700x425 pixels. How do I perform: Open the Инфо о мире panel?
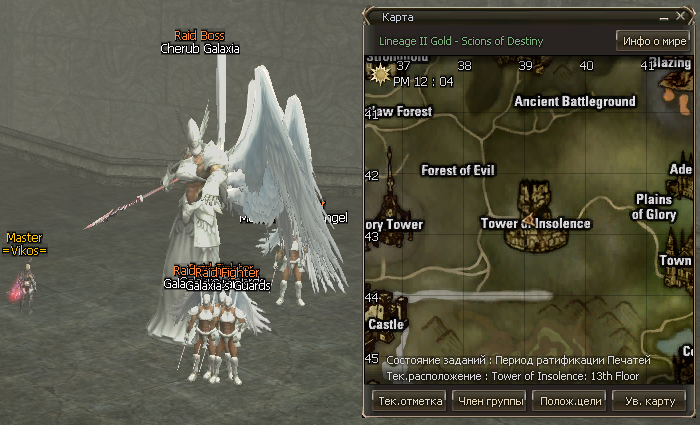[652, 41]
